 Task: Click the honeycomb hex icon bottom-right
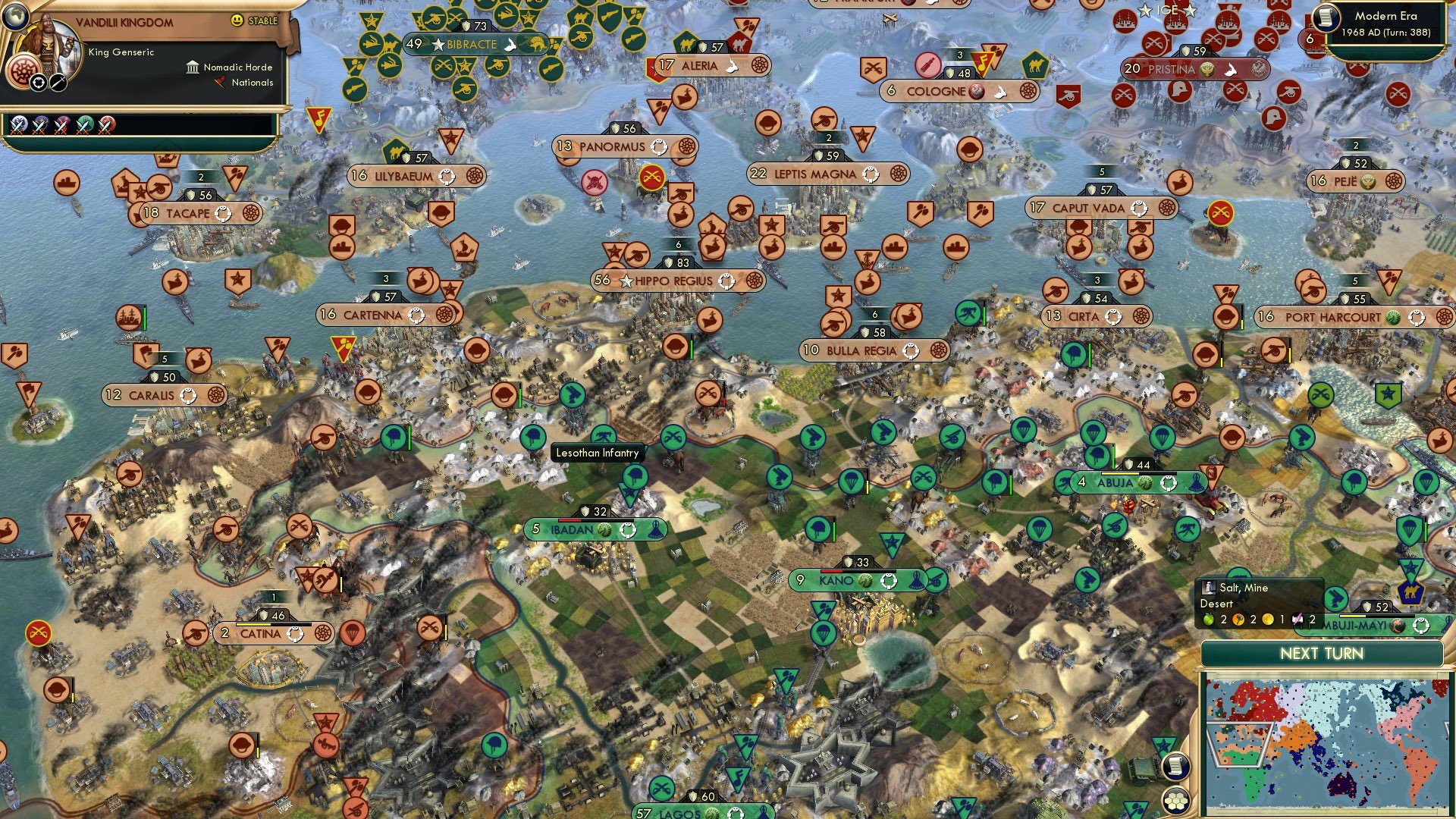tap(1175, 799)
